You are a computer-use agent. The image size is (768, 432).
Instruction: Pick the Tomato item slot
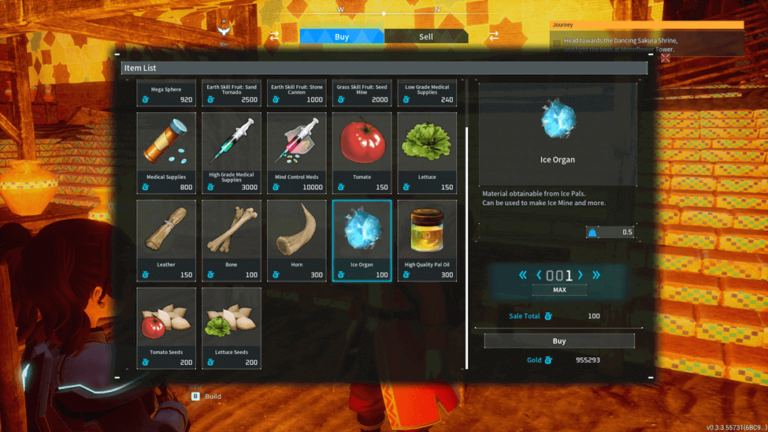[x=361, y=151]
